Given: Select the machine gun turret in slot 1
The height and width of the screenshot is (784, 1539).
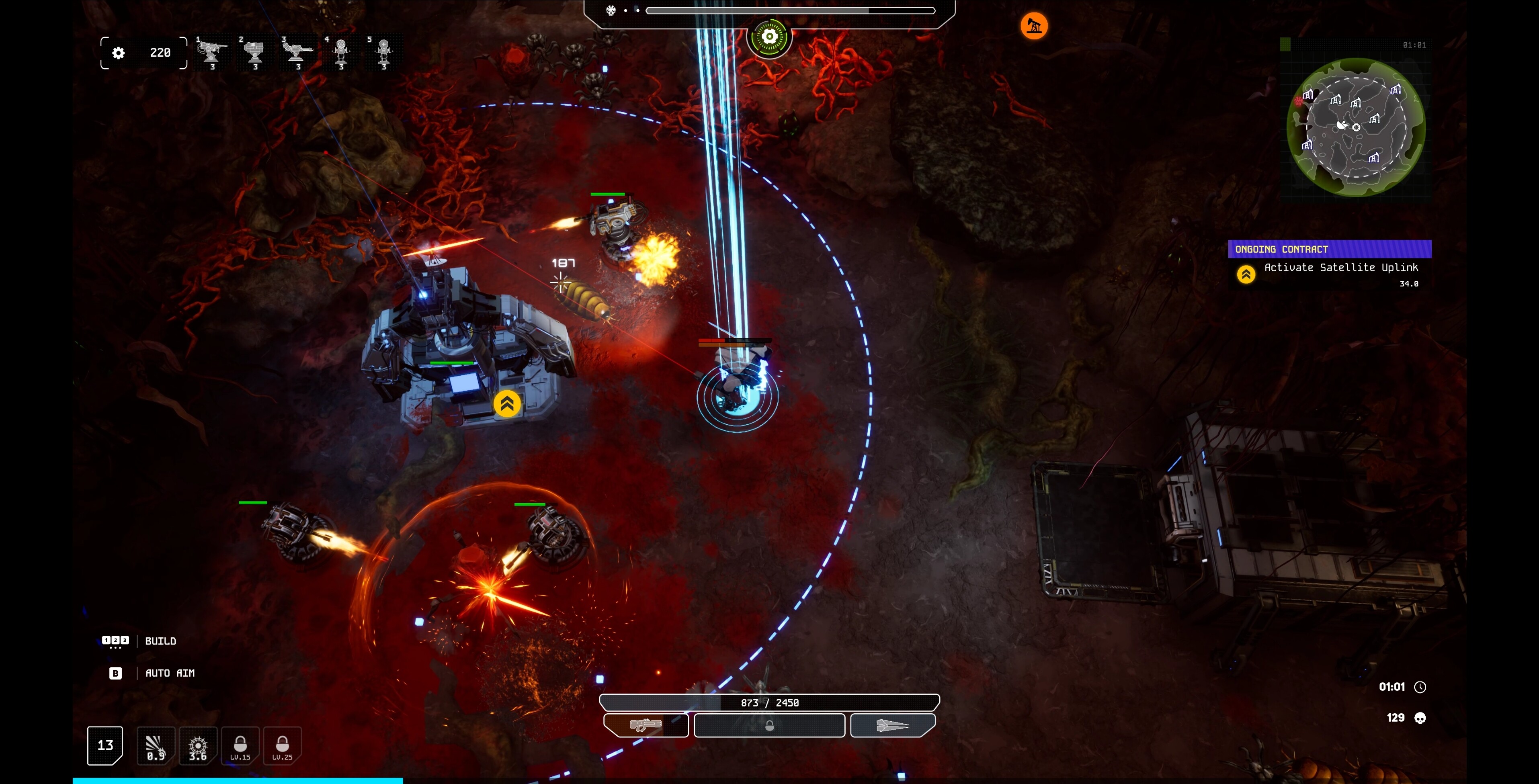Looking at the screenshot, I should pos(212,52).
